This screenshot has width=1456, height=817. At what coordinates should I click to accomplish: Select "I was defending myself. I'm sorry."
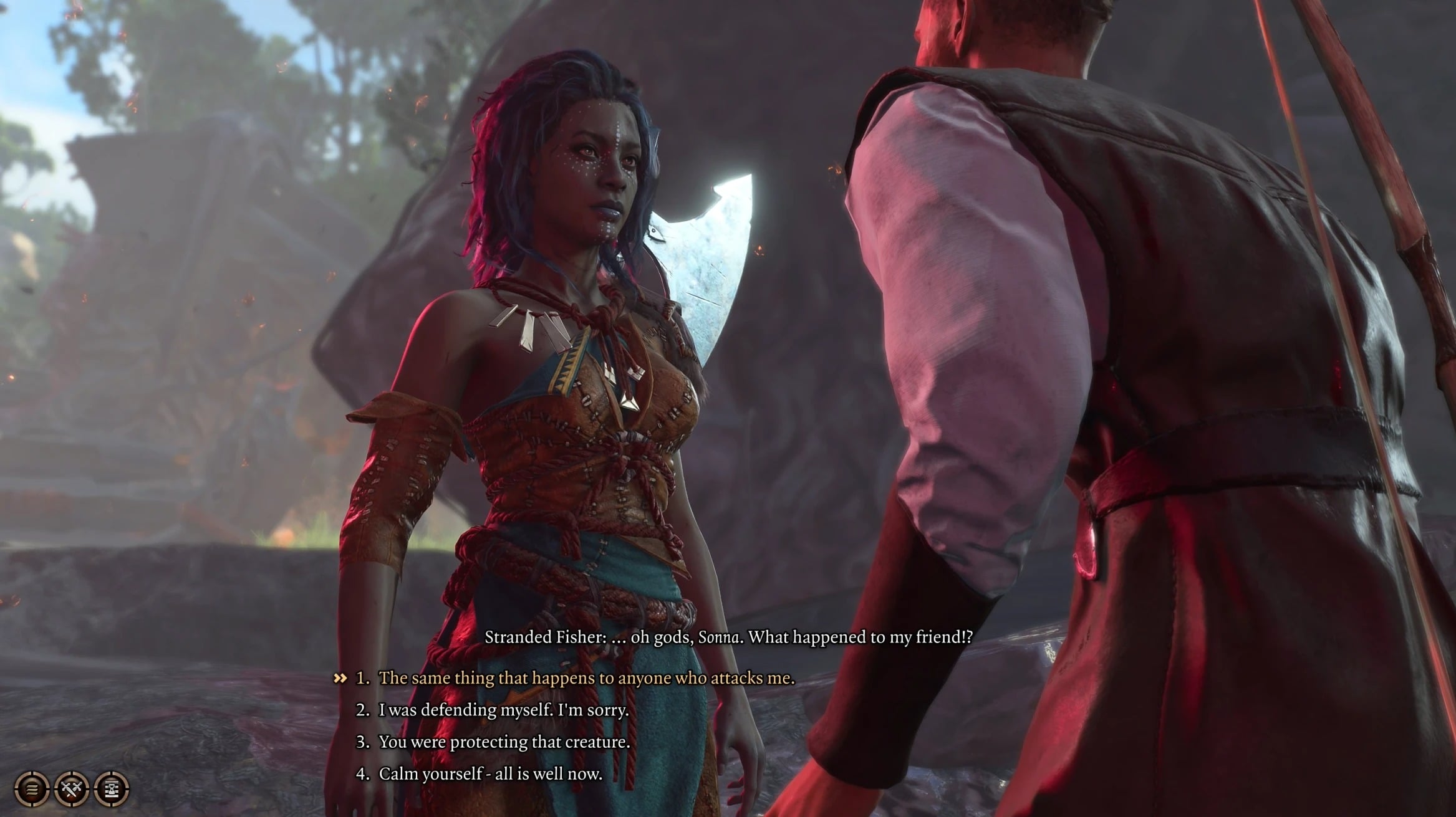[x=503, y=710]
